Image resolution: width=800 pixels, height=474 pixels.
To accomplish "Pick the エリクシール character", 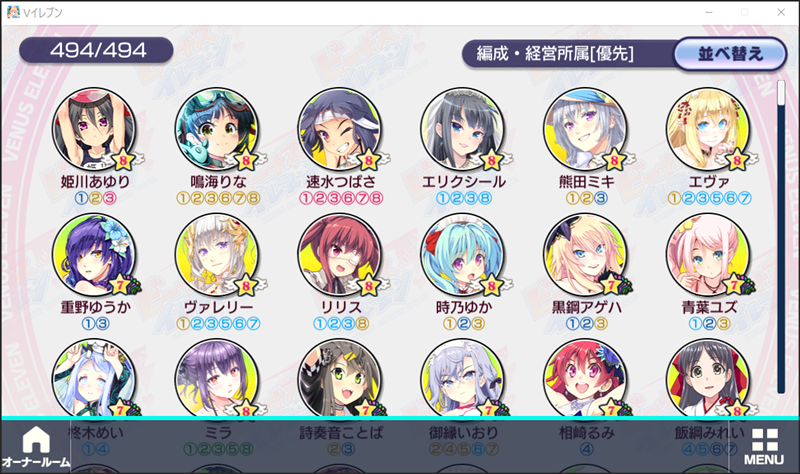I will (x=458, y=131).
